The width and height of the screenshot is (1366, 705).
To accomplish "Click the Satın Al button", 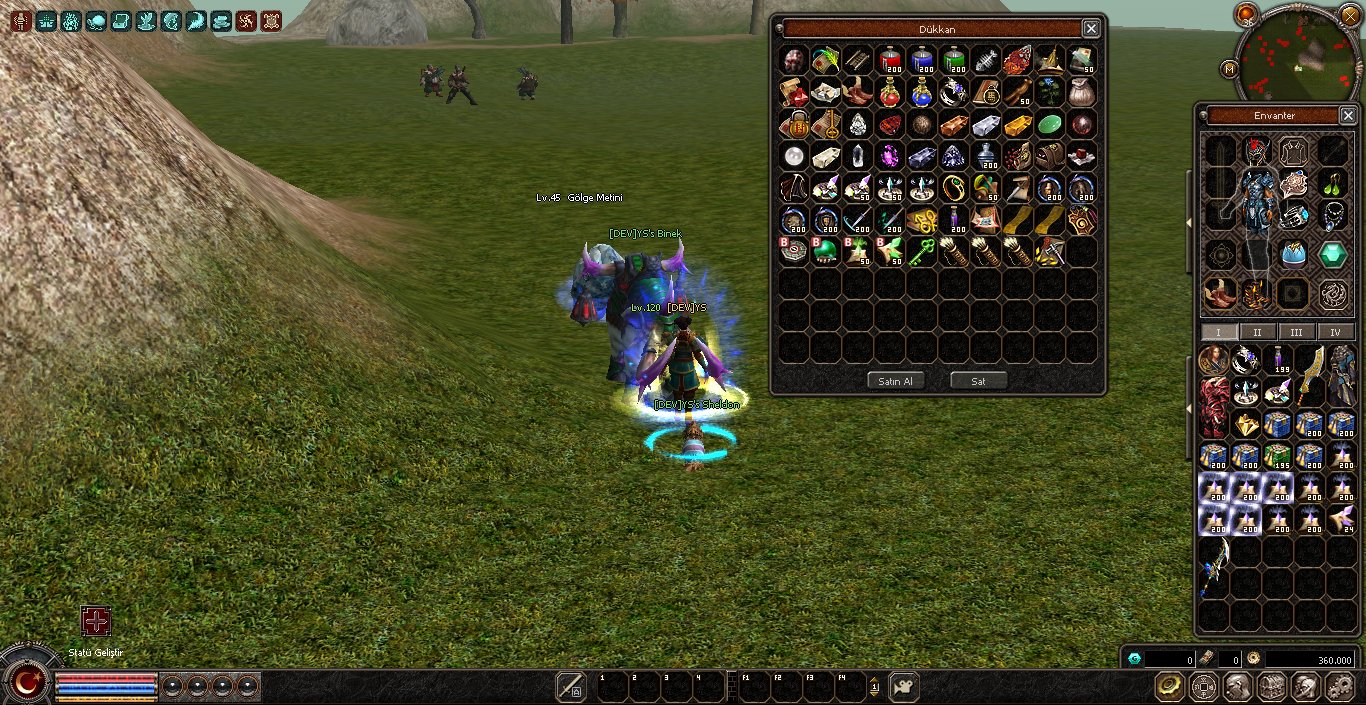I will click(x=895, y=381).
